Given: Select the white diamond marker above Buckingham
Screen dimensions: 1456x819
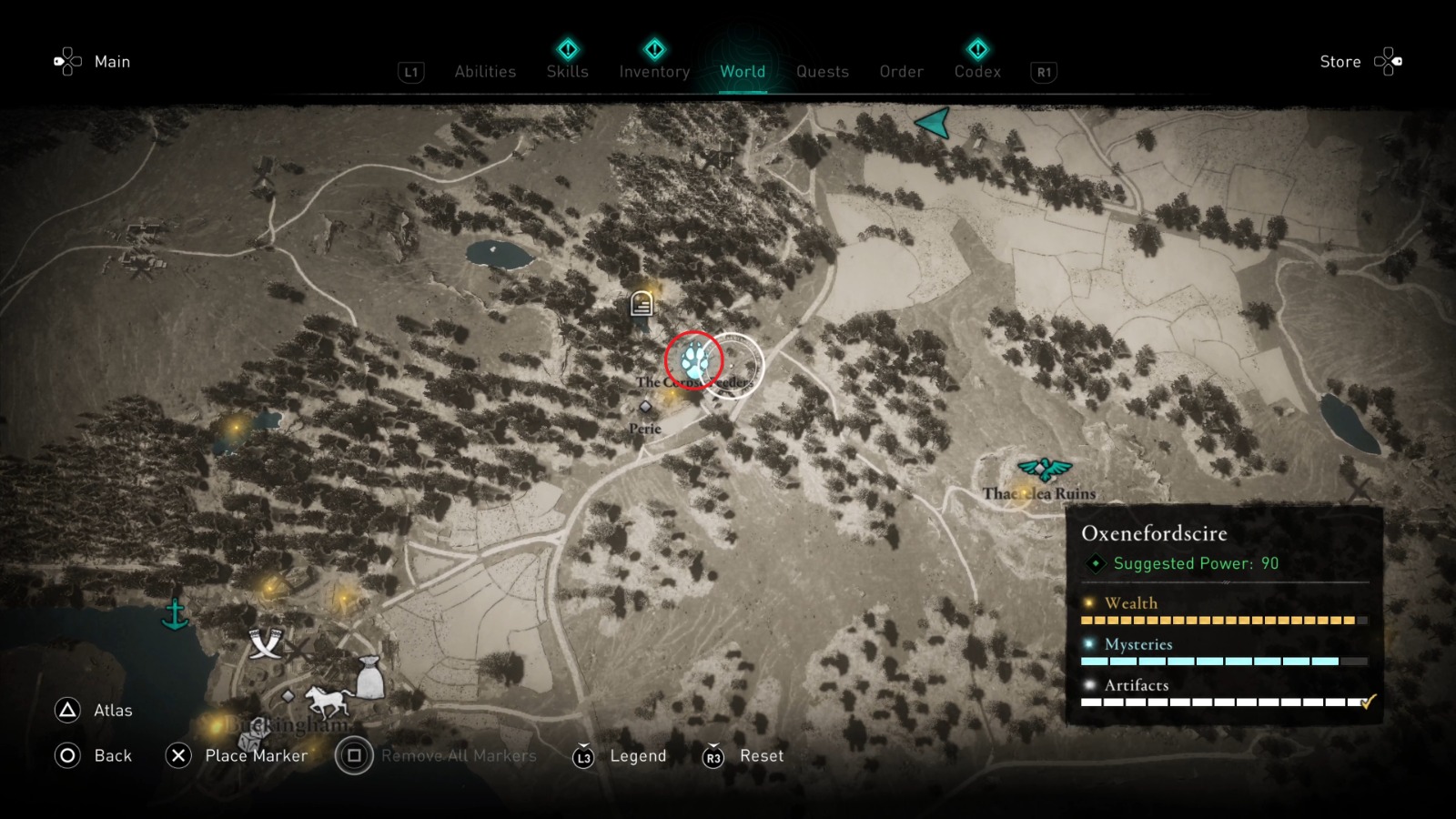Looking at the screenshot, I should pyautogui.click(x=288, y=696).
